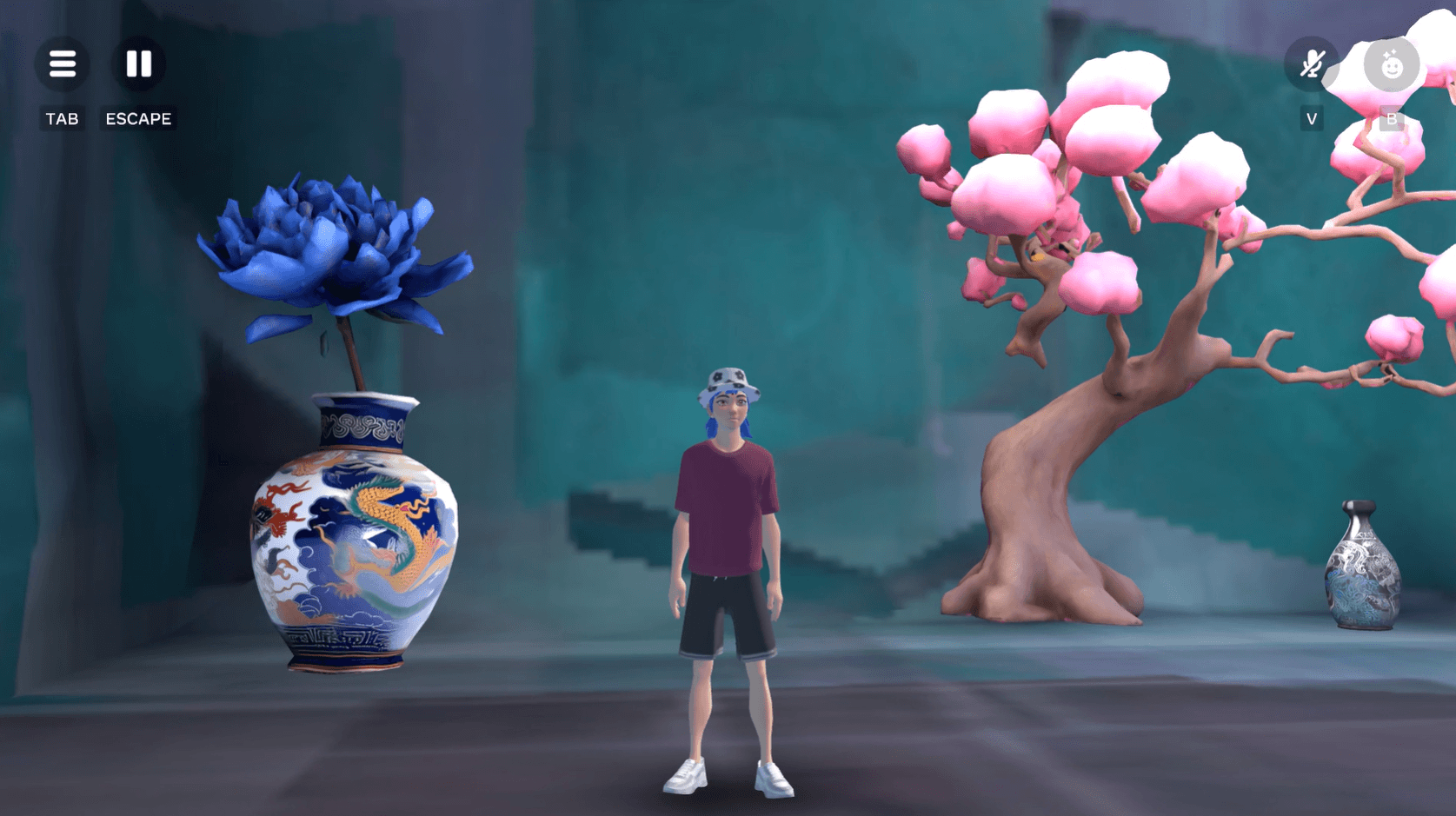Pause the game with the pause icon

138,64
